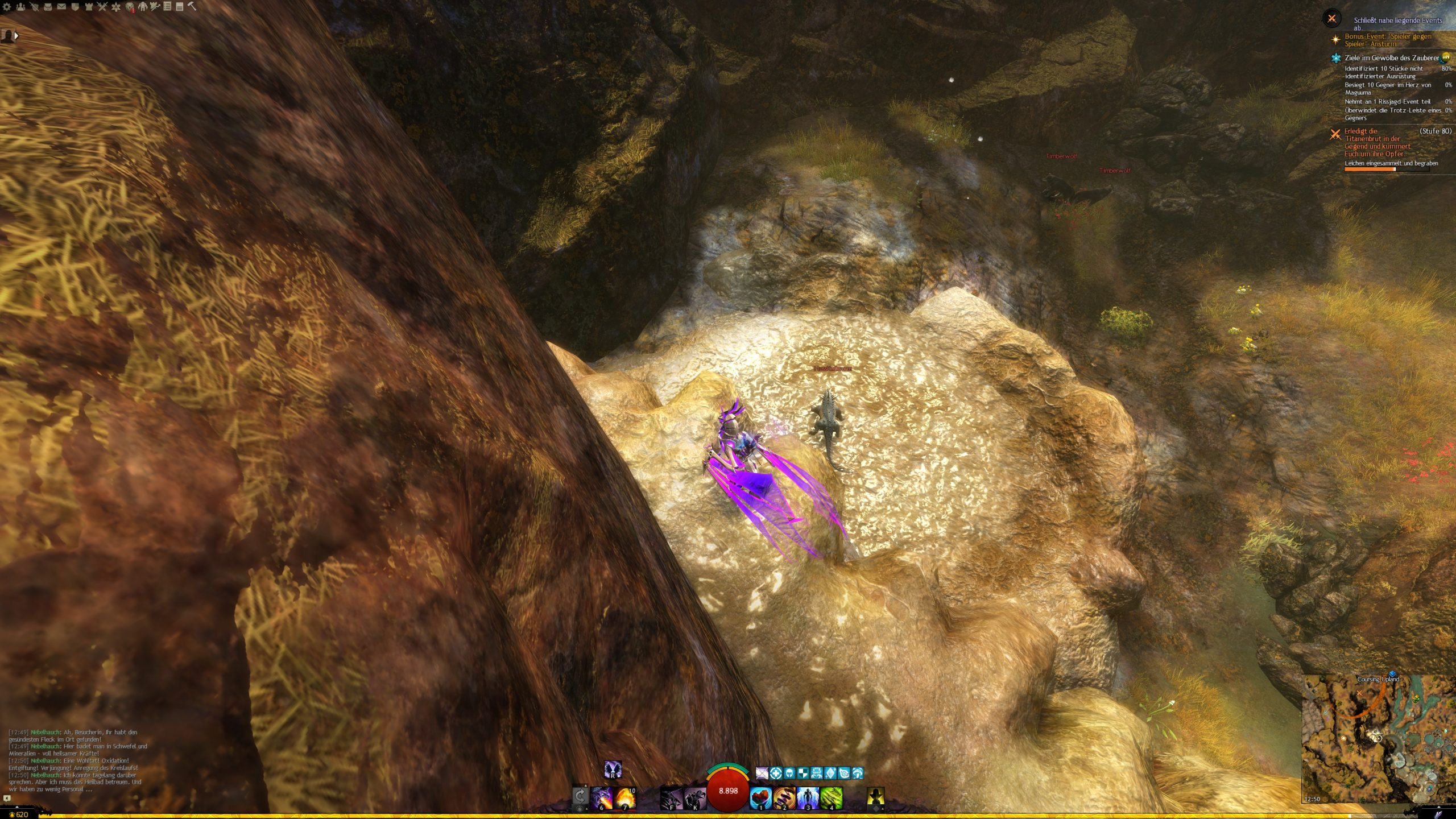The width and height of the screenshot is (1456, 819).
Task: Open the inventory bag icon
Action: point(48,7)
